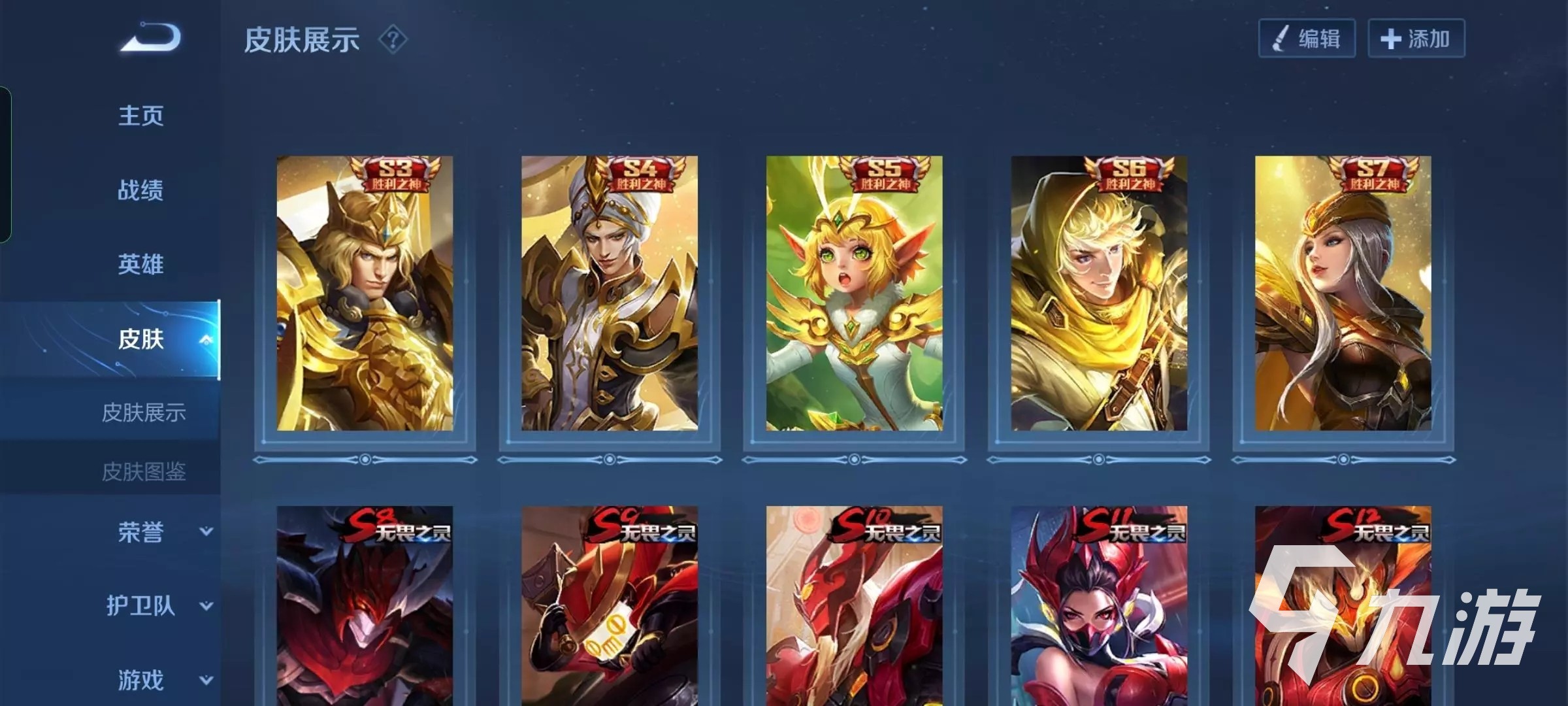Expand the 护卫队 guard team section
Viewport: 1568px width, 706px height.
tap(206, 606)
